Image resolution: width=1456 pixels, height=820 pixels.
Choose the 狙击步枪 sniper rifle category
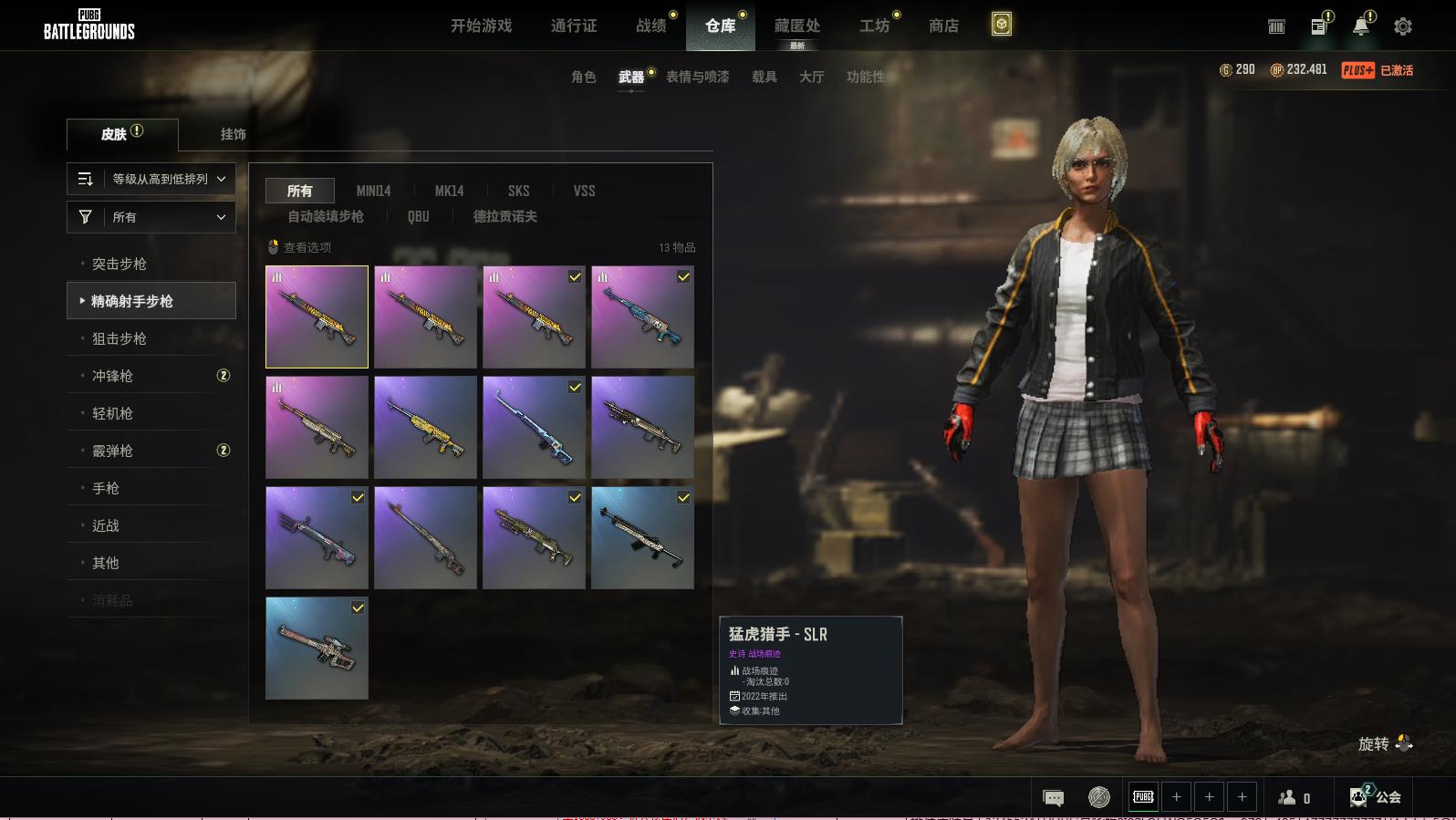120,338
